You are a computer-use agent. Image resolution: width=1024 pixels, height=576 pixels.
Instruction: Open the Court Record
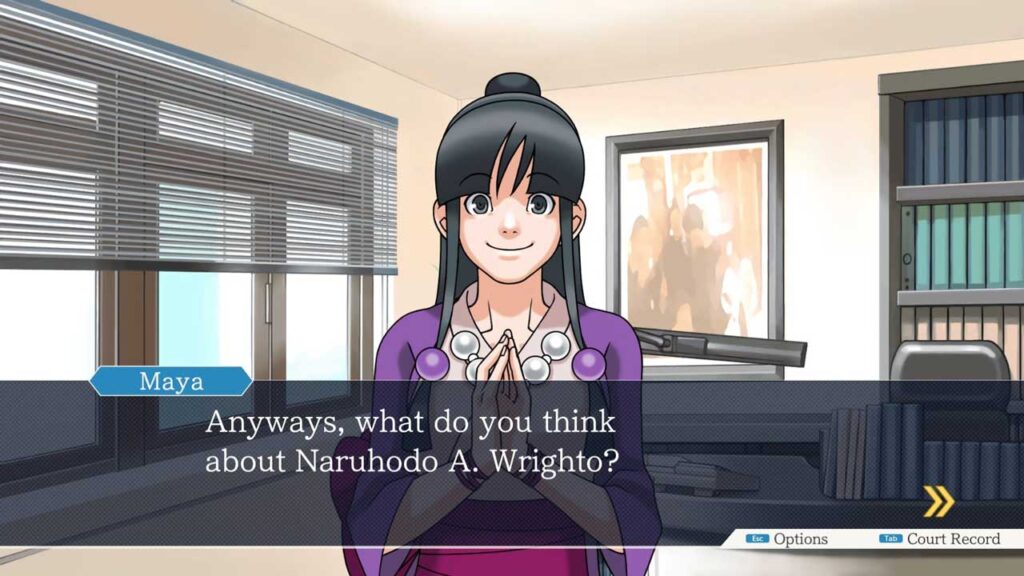click(x=940, y=539)
